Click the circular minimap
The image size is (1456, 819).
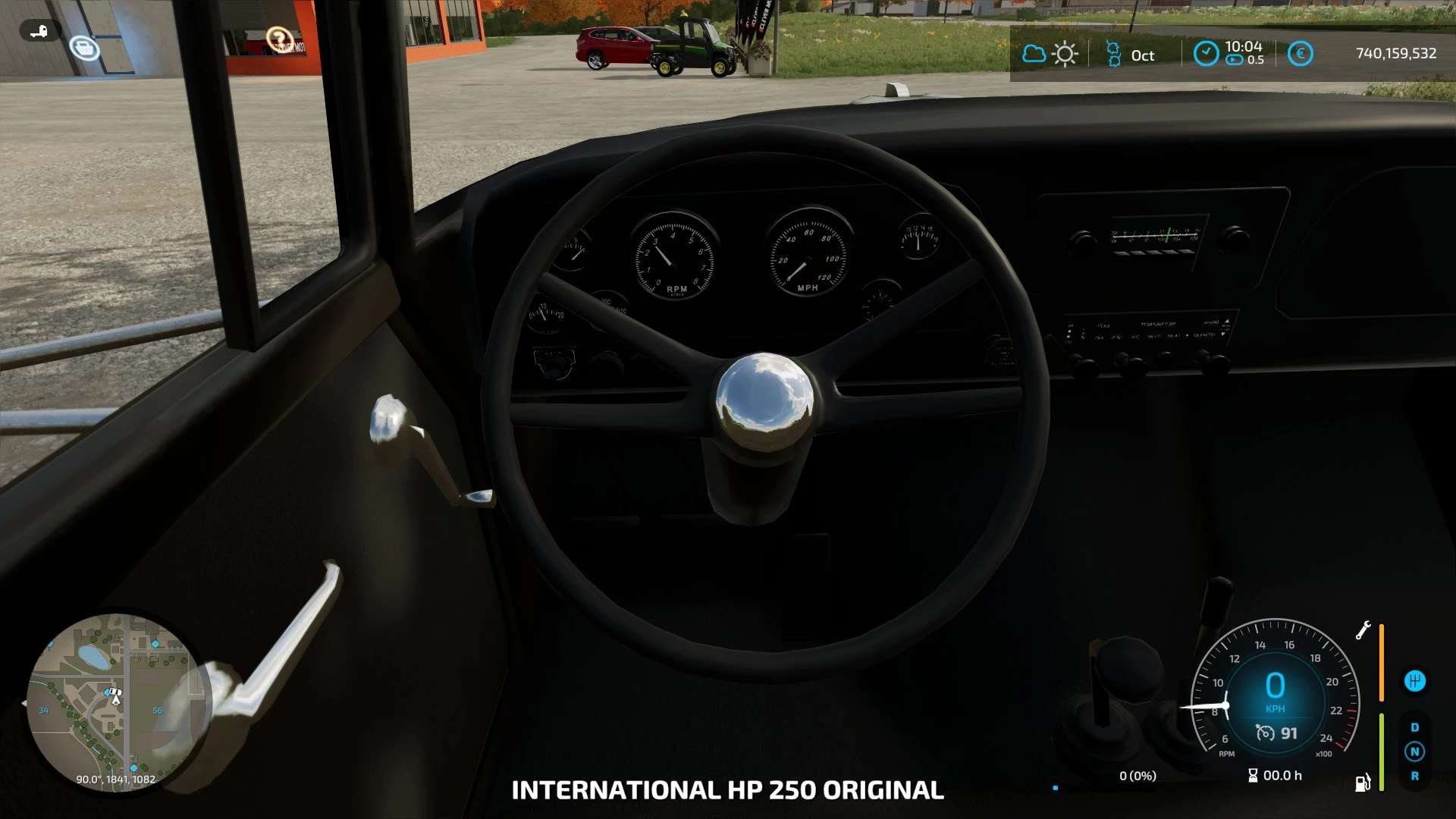pyautogui.click(x=114, y=701)
